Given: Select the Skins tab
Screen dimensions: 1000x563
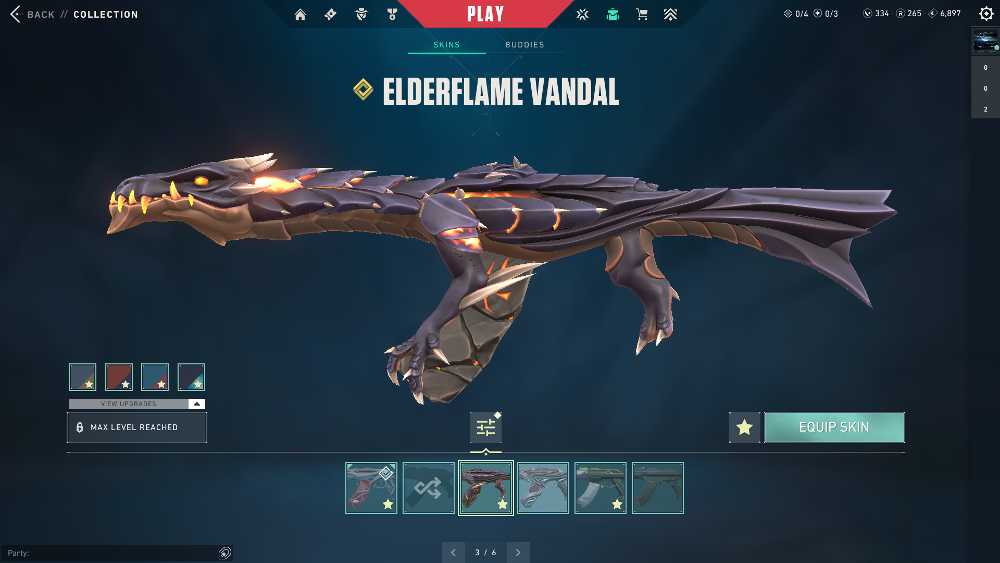Looking at the screenshot, I should click(446, 45).
